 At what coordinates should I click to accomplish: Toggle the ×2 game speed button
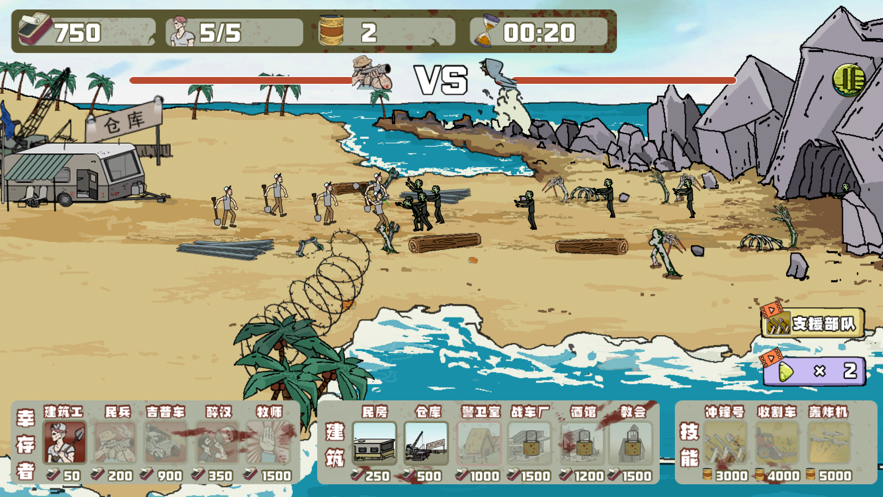813,371
